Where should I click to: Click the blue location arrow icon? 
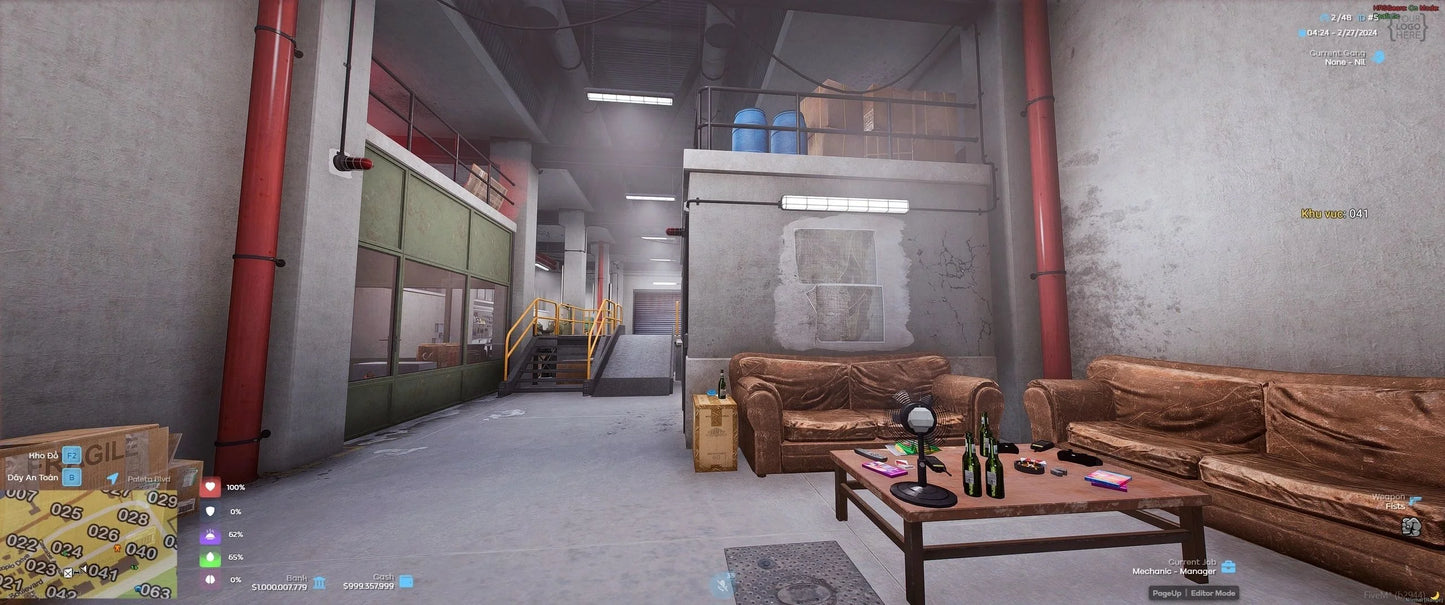point(113,479)
